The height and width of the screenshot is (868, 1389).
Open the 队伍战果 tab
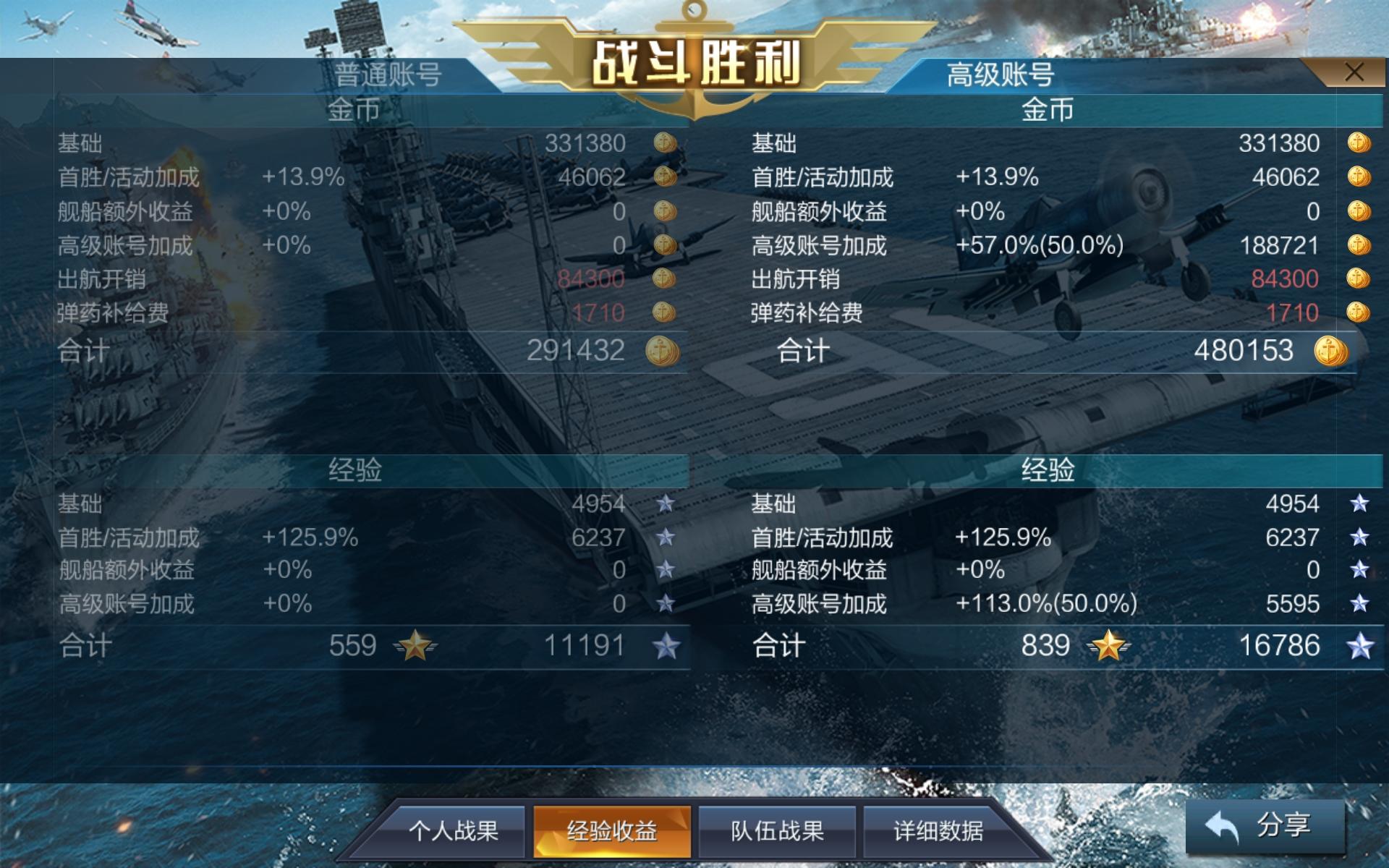tap(775, 832)
